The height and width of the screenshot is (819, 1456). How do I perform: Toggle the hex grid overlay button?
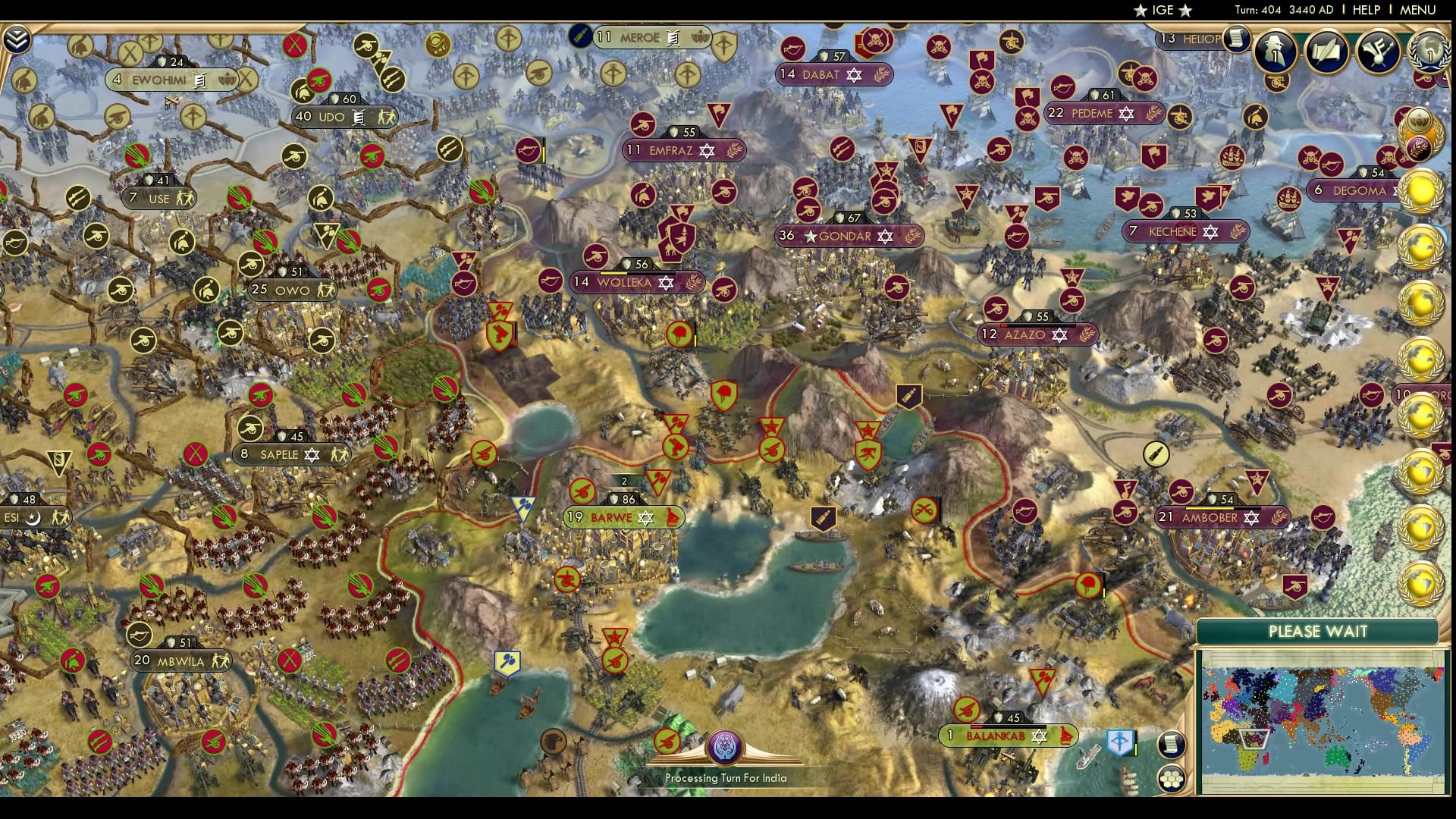point(1172,780)
